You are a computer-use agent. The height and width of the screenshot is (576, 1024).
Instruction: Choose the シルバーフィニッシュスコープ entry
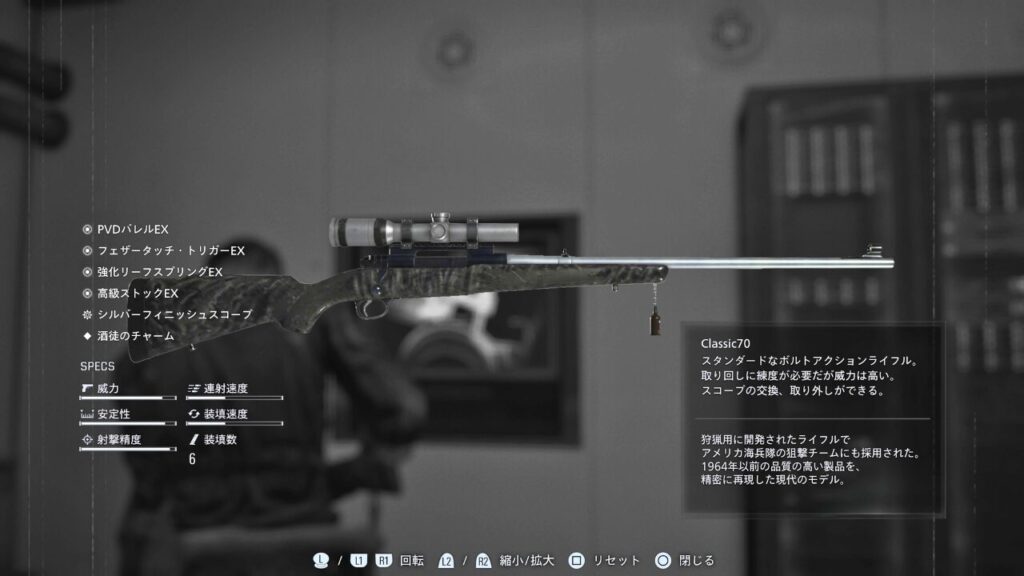[x=174, y=314]
